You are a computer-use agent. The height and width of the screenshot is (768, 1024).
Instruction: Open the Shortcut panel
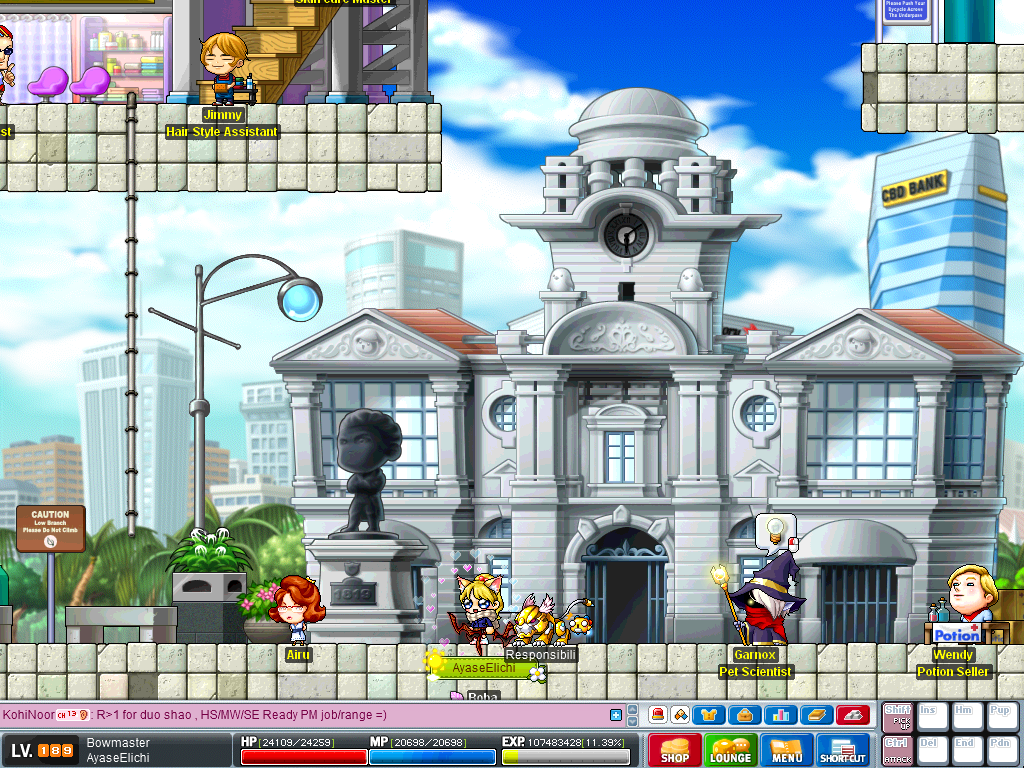point(844,750)
